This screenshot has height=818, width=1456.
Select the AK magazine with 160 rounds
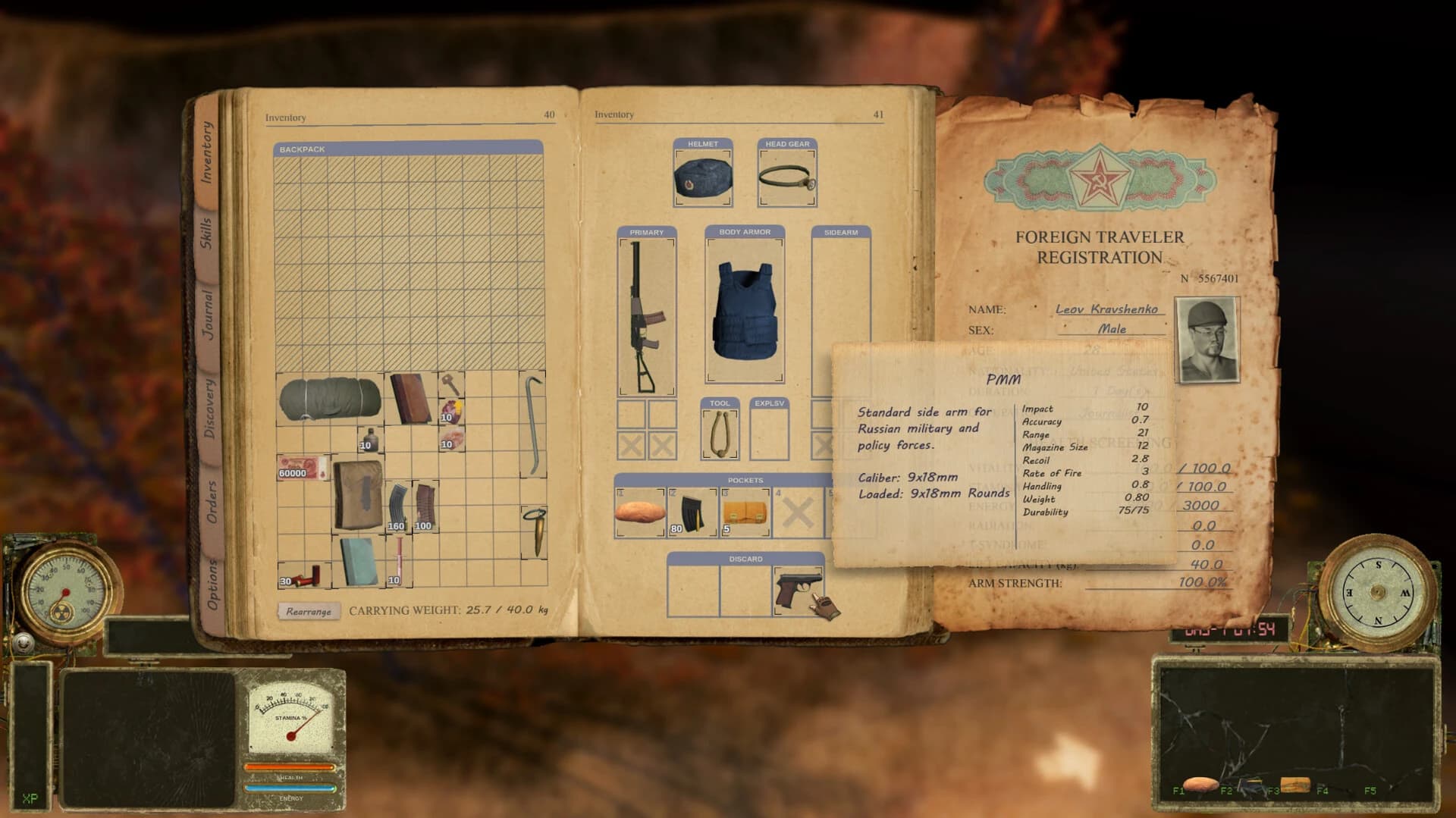tap(396, 504)
